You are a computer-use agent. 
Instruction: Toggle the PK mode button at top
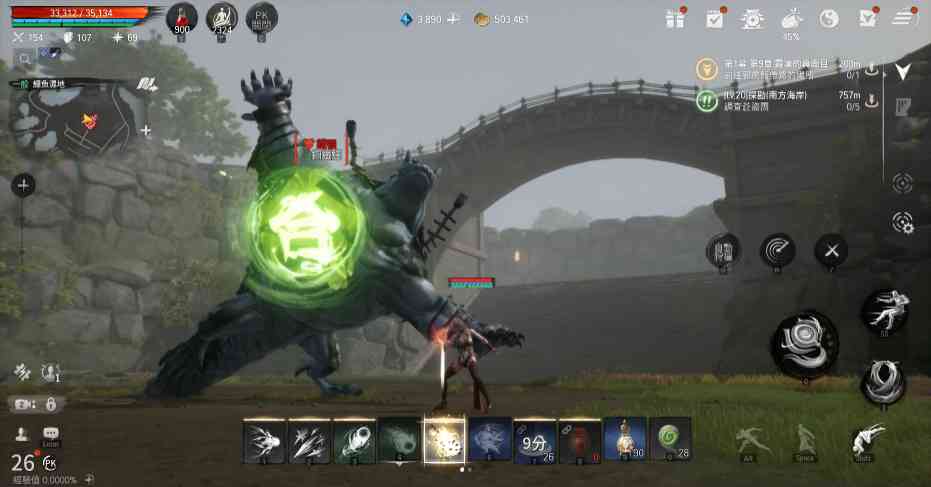[x=260, y=19]
